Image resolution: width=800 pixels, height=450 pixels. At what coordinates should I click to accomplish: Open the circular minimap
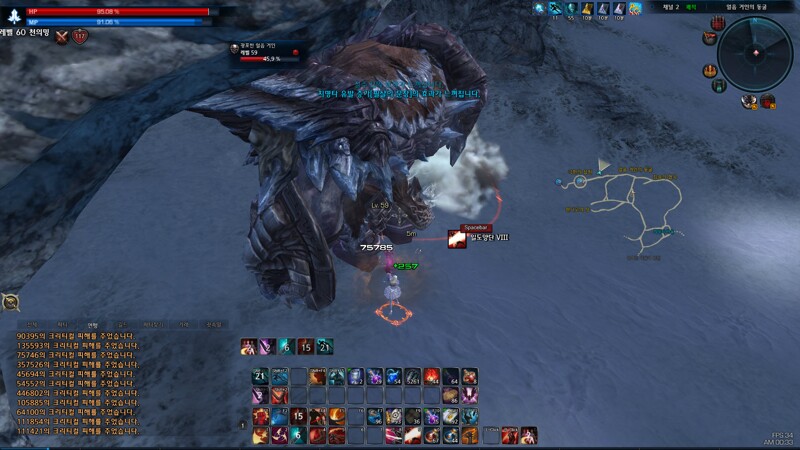[754, 55]
